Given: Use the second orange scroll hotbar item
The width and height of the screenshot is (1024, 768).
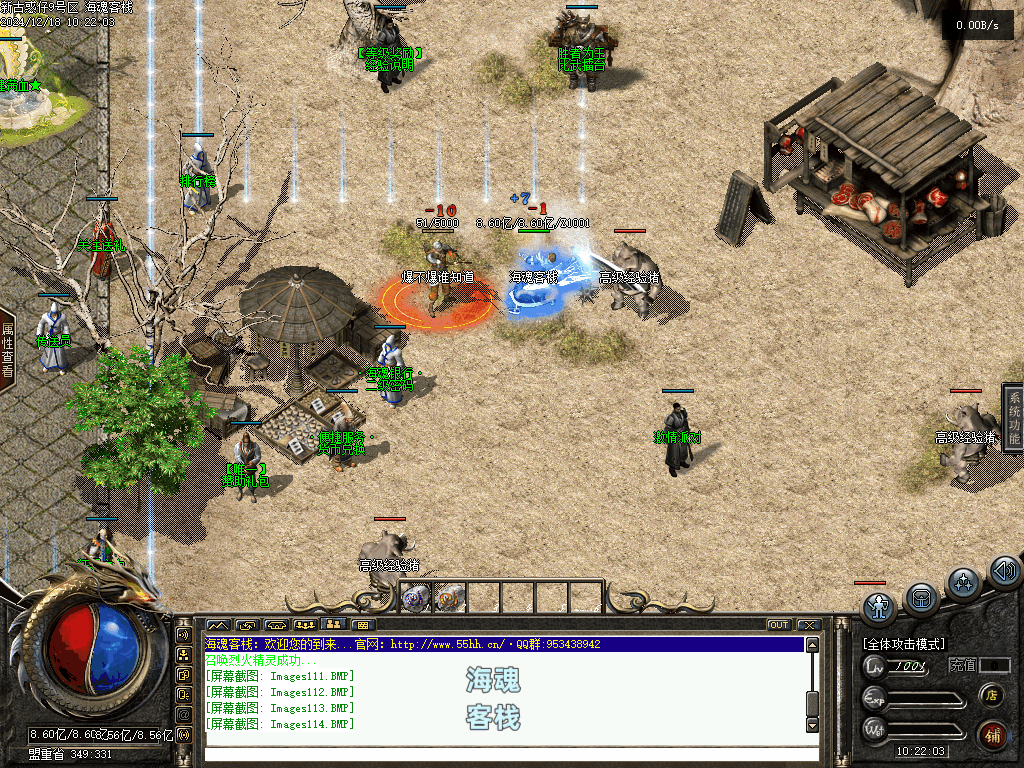Looking at the screenshot, I should 447,598.
